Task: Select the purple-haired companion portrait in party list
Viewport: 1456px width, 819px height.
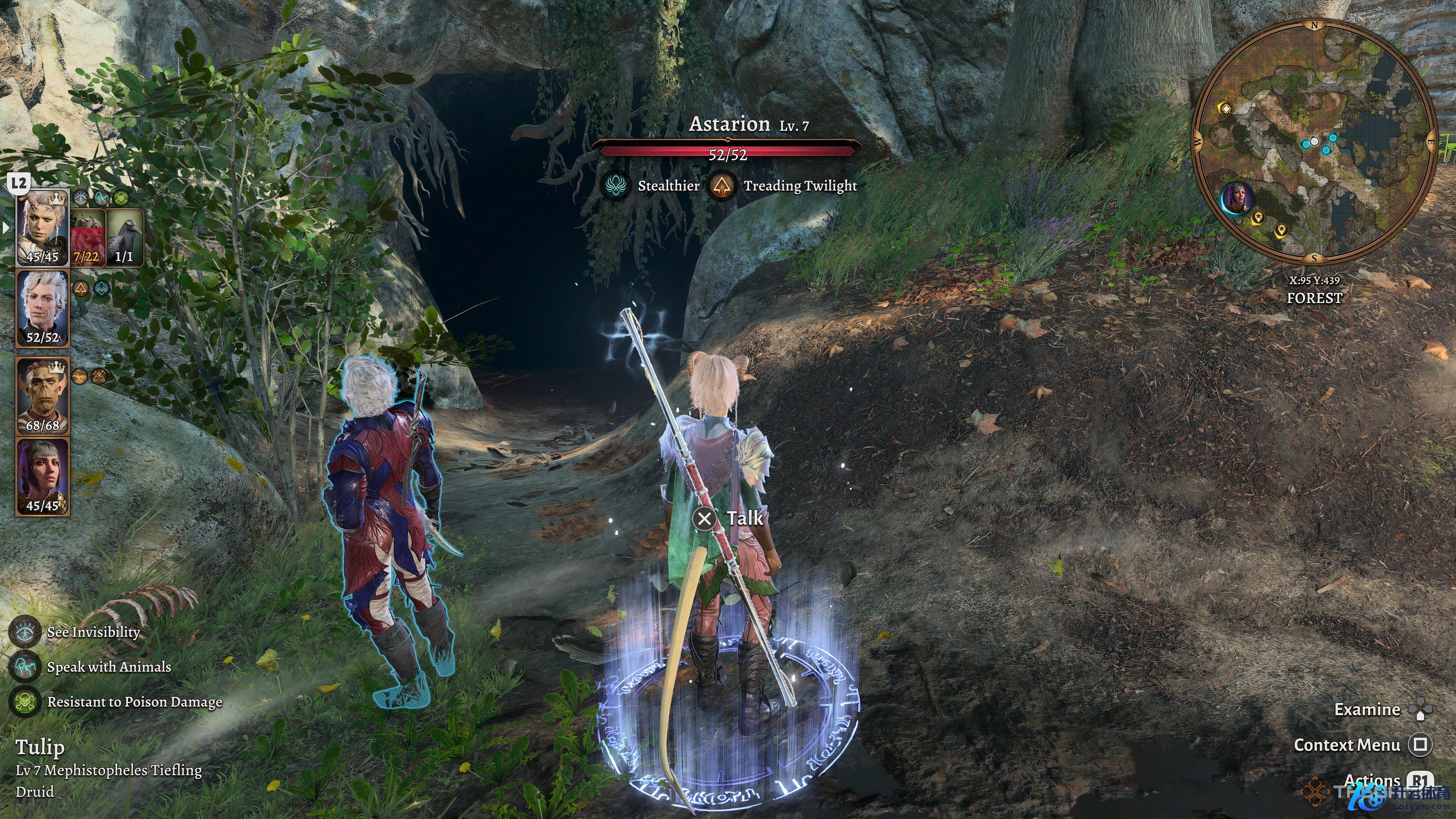Action: [42, 477]
